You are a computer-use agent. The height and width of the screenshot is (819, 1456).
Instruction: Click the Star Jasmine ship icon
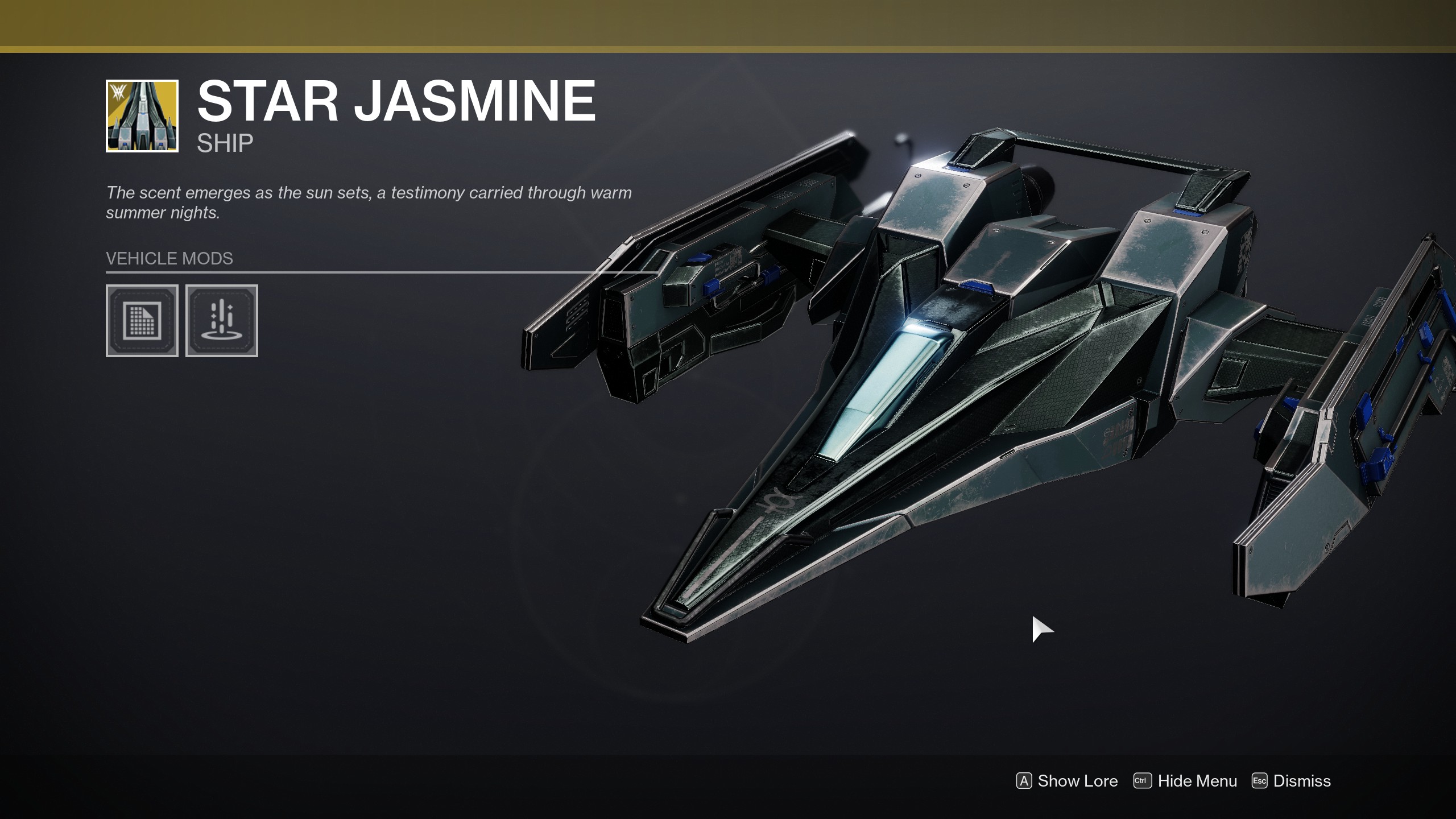tap(142, 116)
